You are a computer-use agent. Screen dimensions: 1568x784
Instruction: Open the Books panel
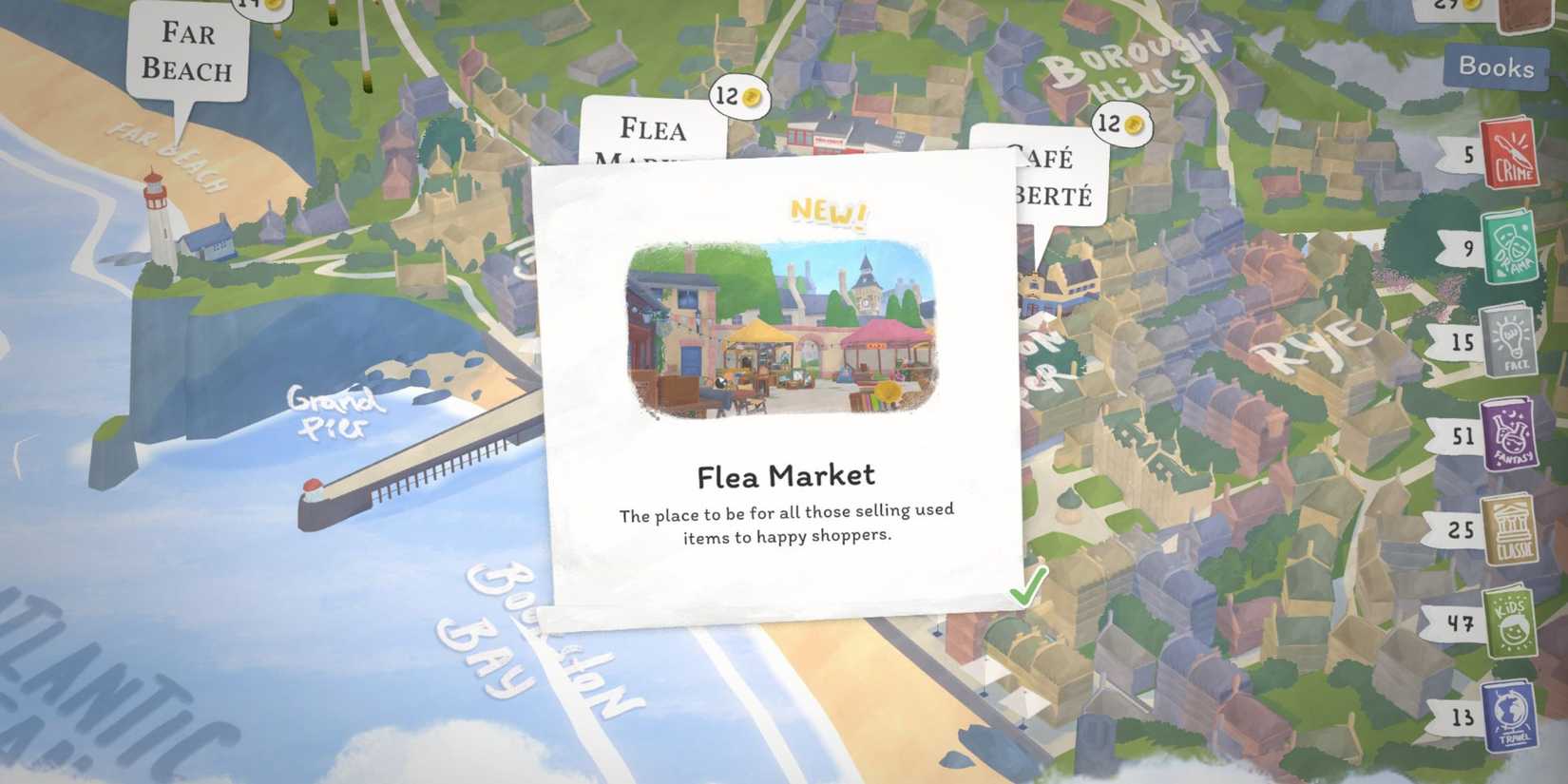coord(1497,68)
